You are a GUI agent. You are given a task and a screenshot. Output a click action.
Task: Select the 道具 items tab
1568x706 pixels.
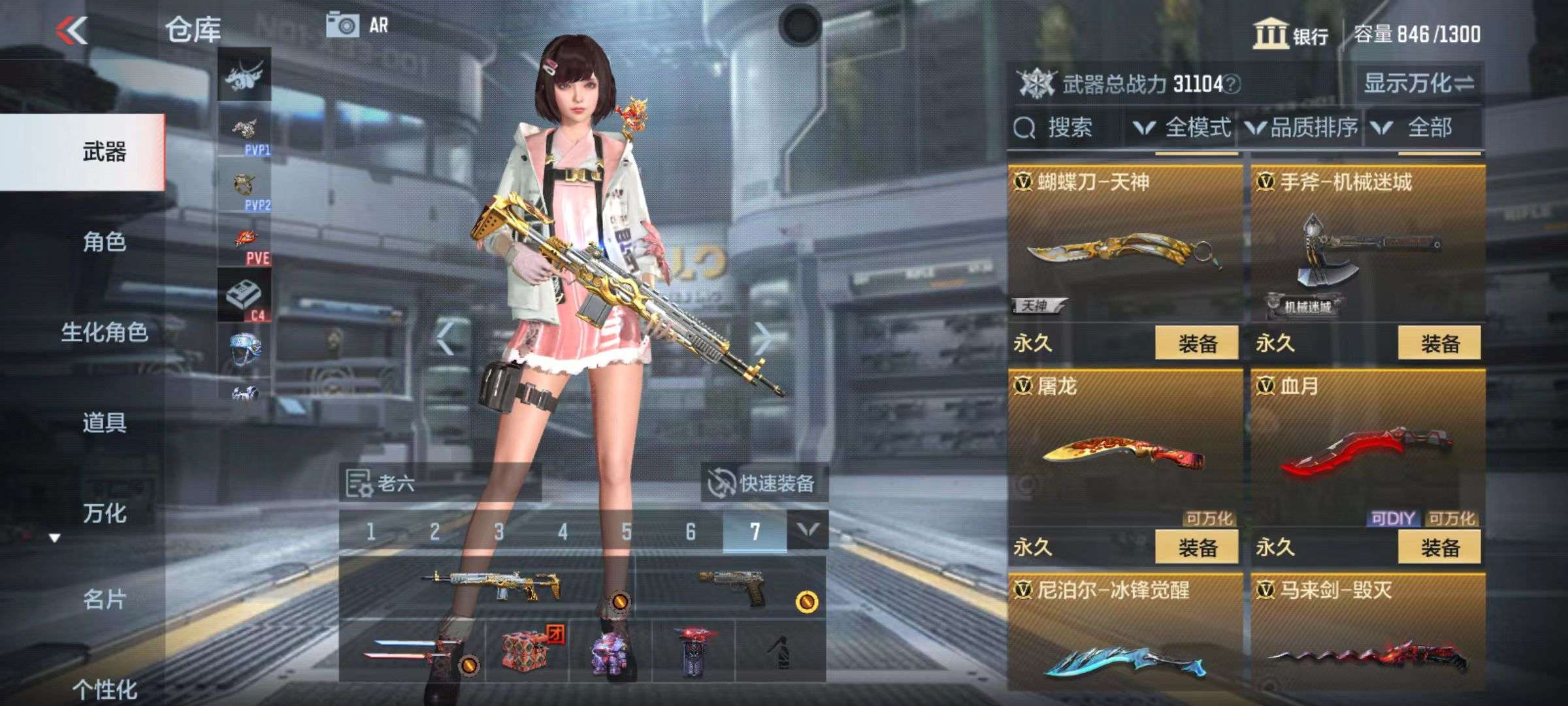click(105, 422)
